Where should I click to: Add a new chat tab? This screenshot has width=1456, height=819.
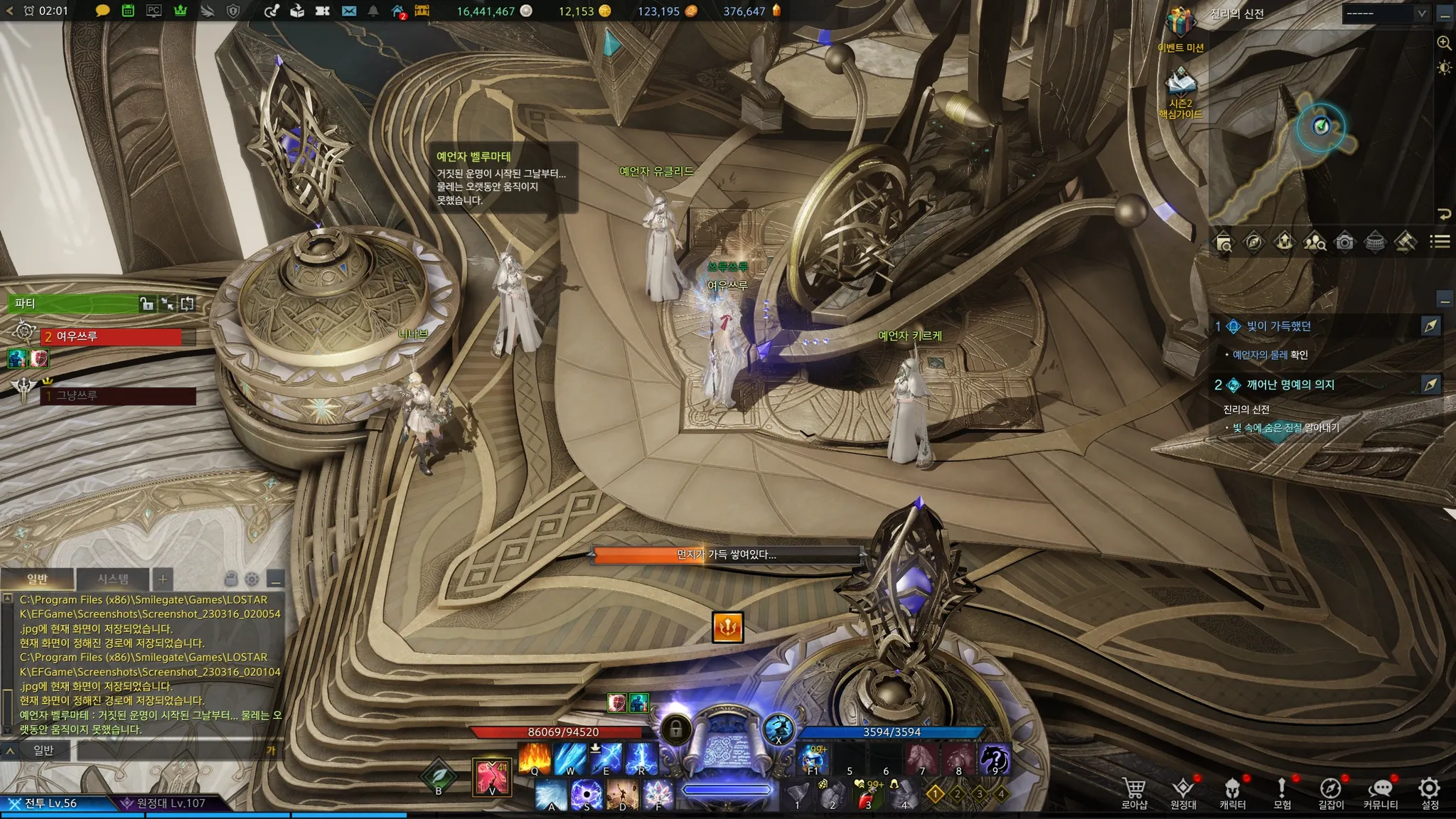pyautogui.click(x=162, y=579)
